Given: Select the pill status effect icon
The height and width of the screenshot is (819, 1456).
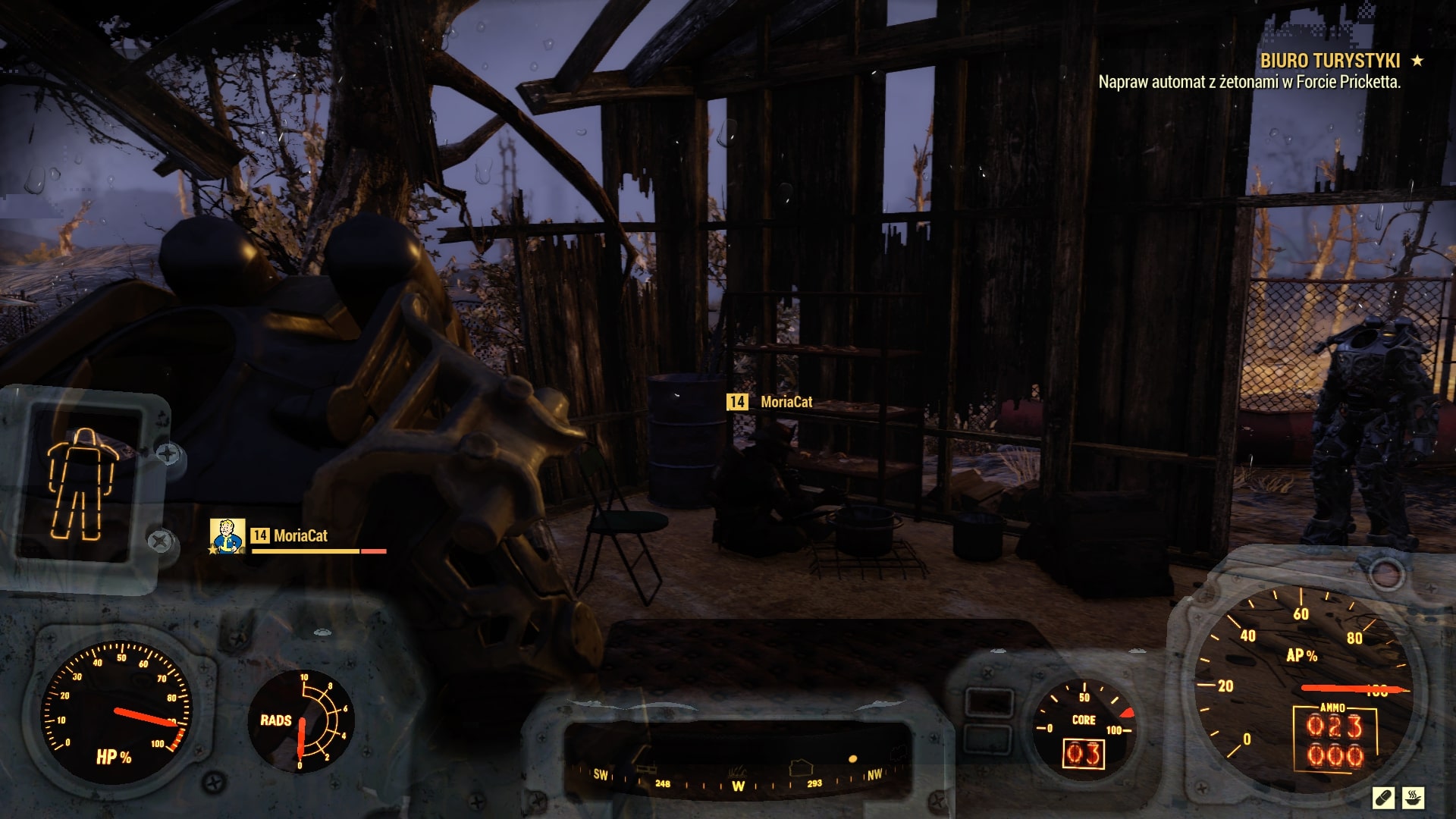Looking at the screenshot, I should [x=1383, y=798].
